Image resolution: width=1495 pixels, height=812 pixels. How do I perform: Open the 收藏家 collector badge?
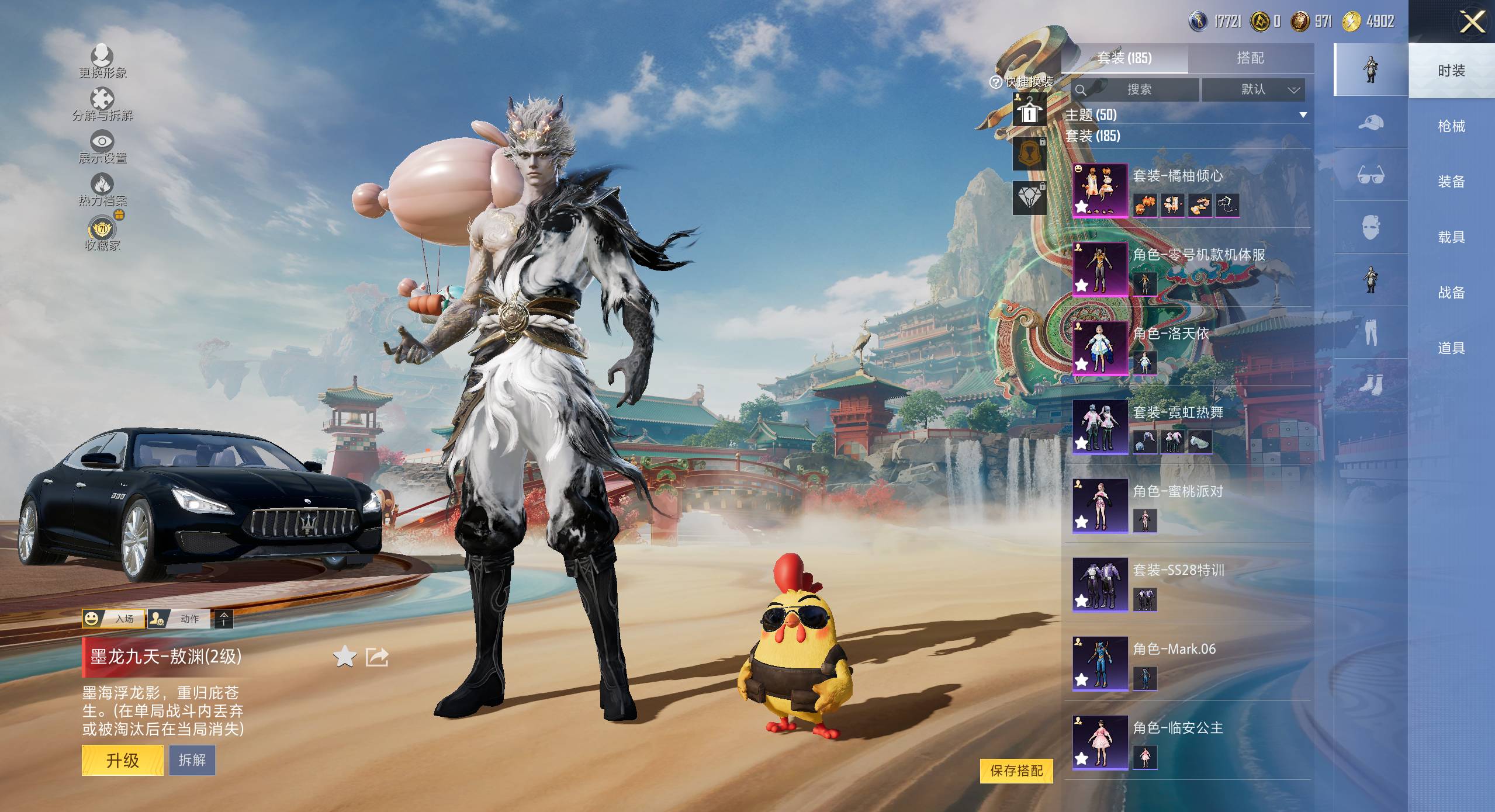click(102, 234)
